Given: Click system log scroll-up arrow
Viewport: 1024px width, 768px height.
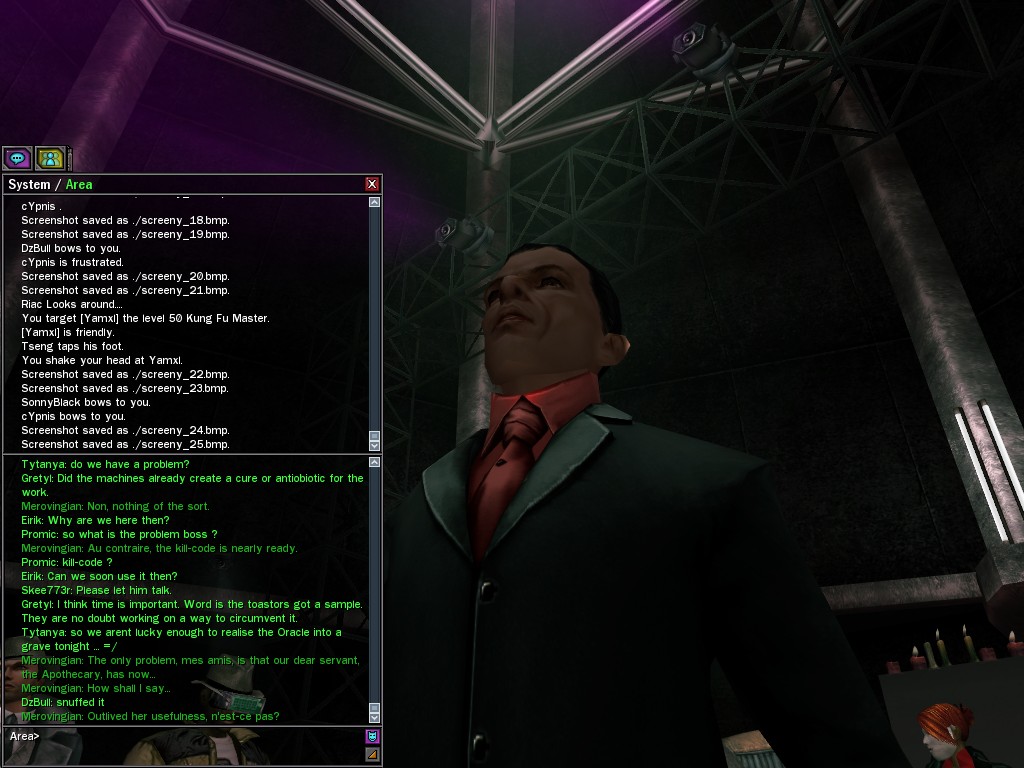Looking at the screenshot, I should pos(375,202).
